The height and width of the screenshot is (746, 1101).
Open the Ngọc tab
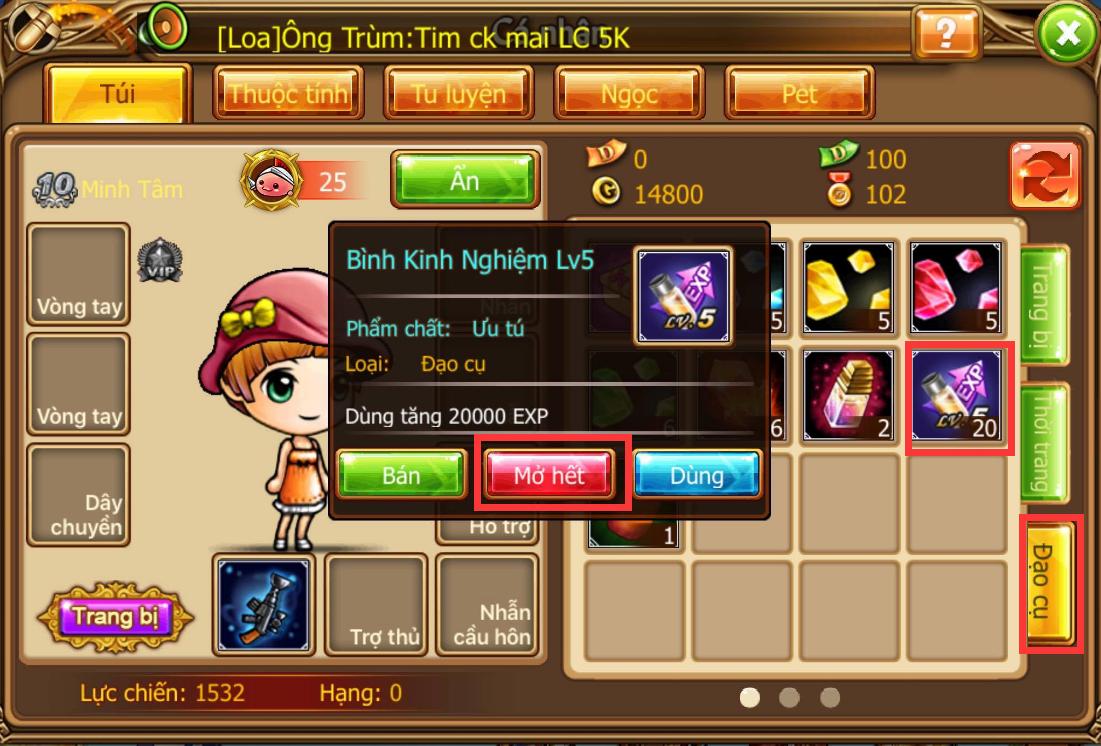629,94
